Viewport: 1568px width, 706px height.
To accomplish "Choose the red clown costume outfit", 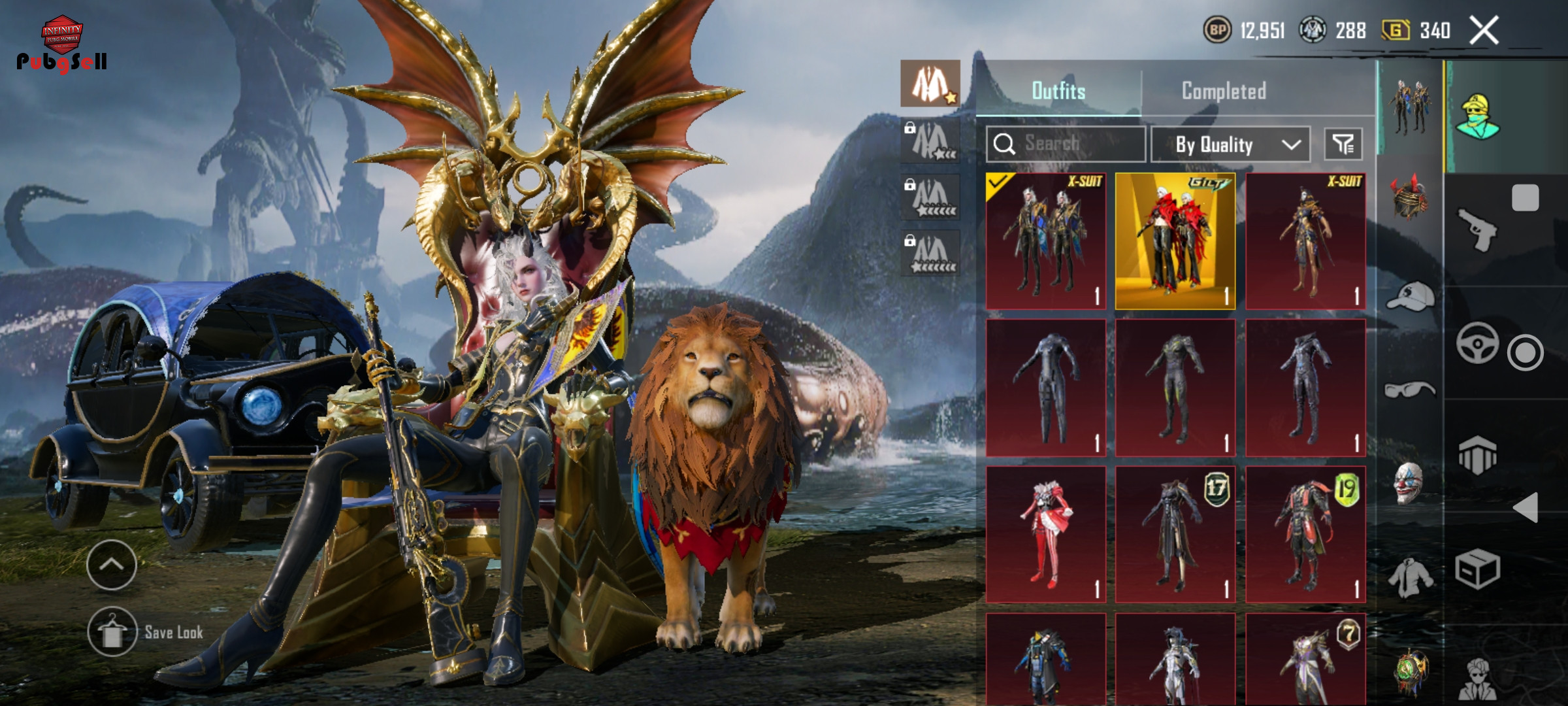I will pos(1046,534).
